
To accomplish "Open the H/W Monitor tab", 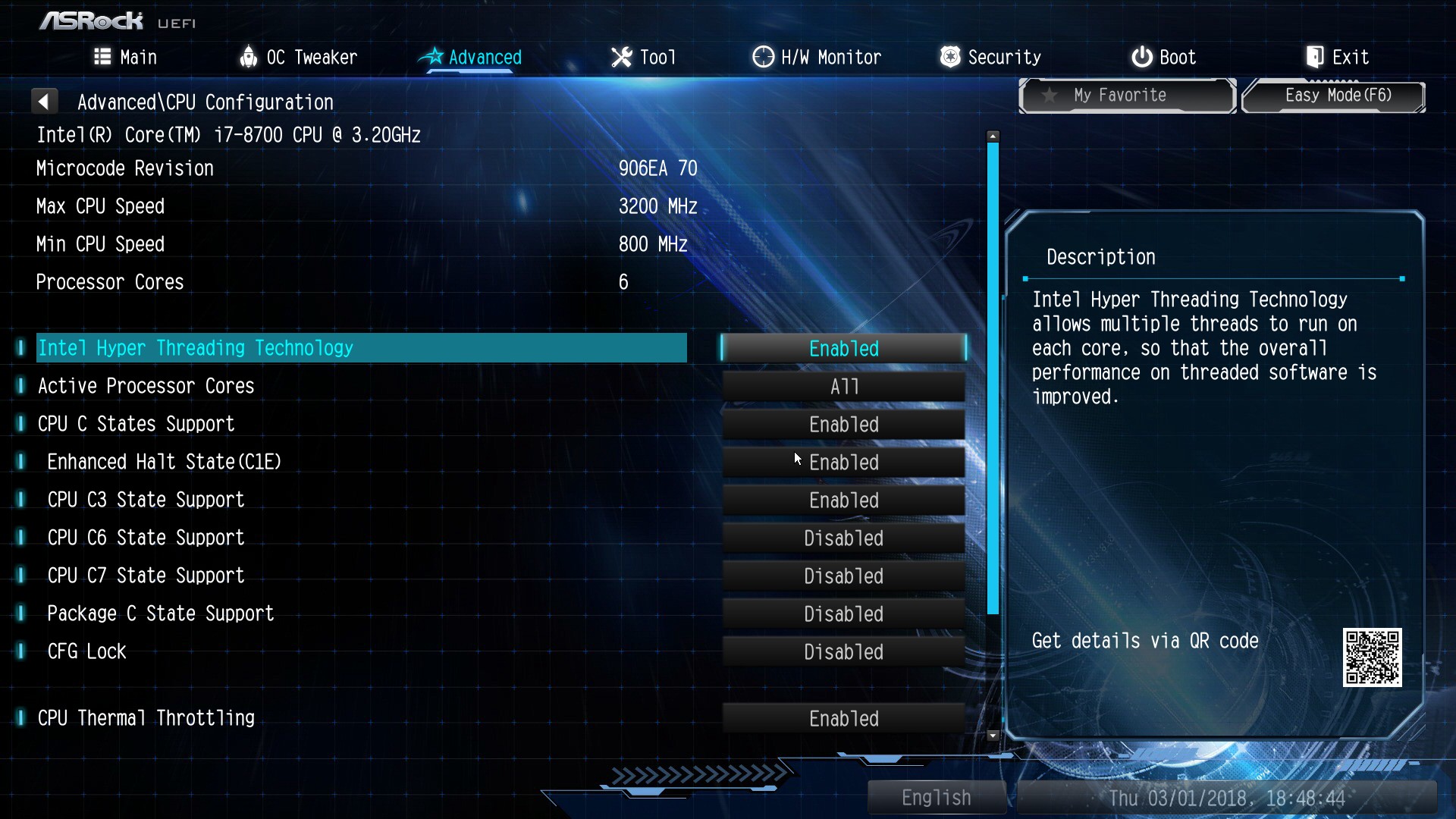I will (817, 57).
